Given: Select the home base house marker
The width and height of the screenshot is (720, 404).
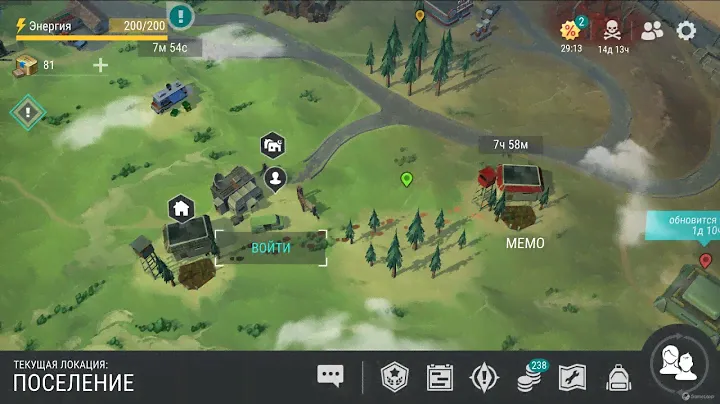Looking at the screenshot, I should coord(180,208).
